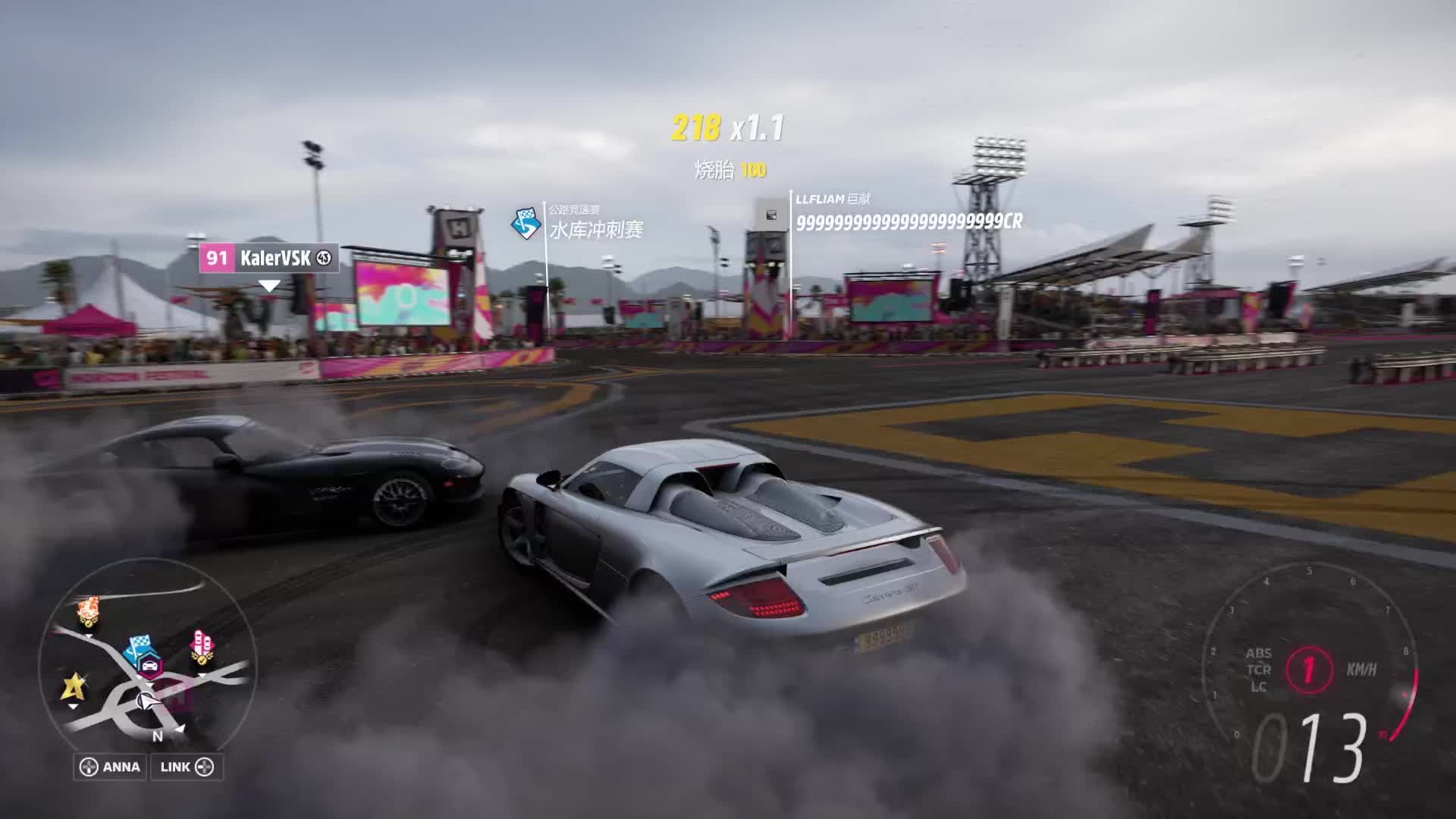Select the pink three-cars event marker on minimap
The height and width of the screenshot is (819, 1456).
click(x=202, y=646)
